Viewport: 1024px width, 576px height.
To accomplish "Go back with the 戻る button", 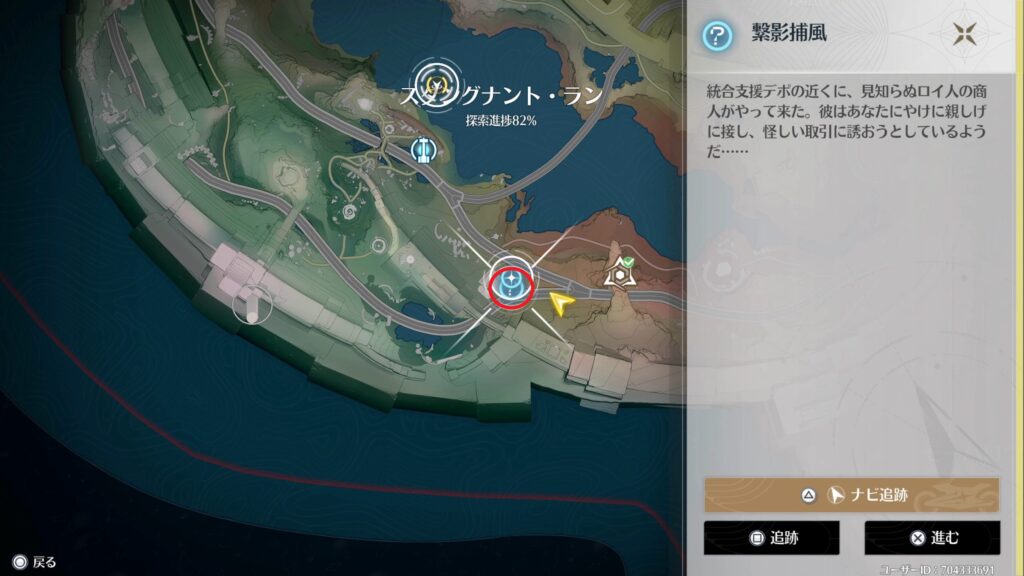I will pyautogui.click(x=33, y=562).
